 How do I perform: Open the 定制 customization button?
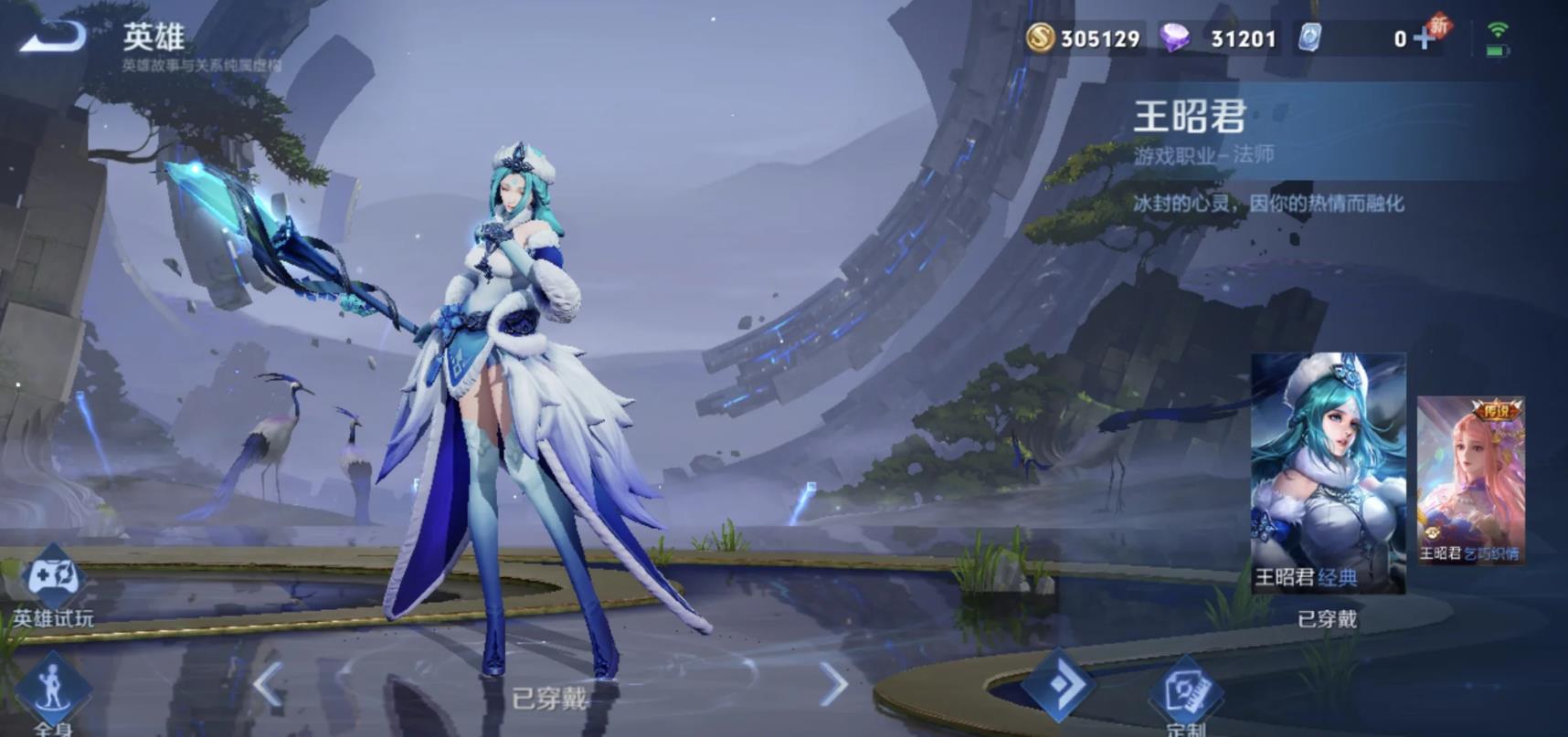click(1186, 691)
